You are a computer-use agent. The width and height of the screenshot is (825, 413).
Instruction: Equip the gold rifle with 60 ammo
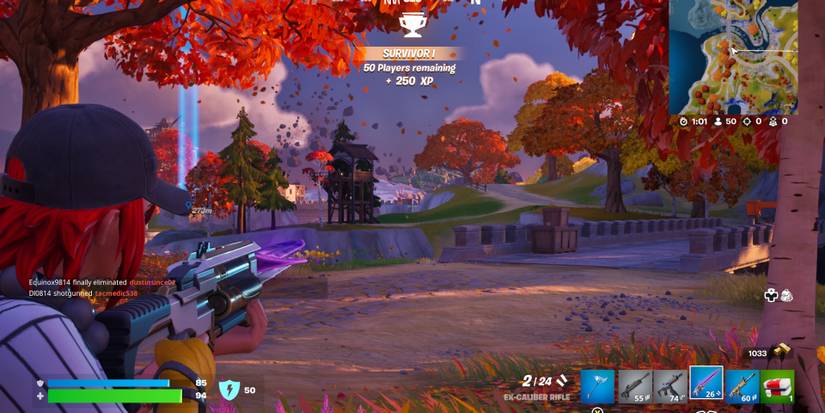(741, 385)
